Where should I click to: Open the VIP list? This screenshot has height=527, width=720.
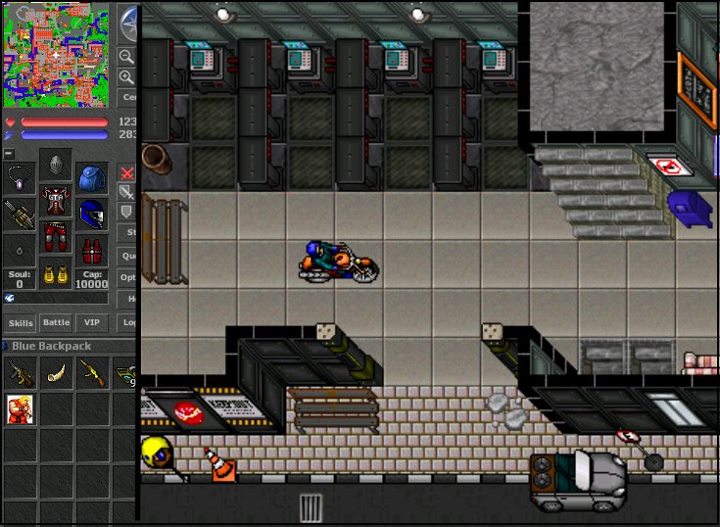[x=92, y=323]
